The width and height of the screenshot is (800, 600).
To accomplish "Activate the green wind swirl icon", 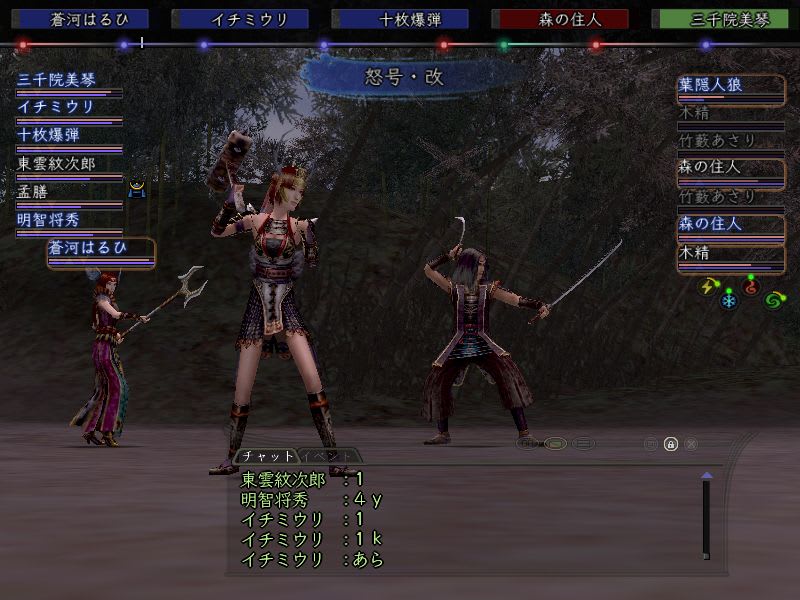I will 773,300.
